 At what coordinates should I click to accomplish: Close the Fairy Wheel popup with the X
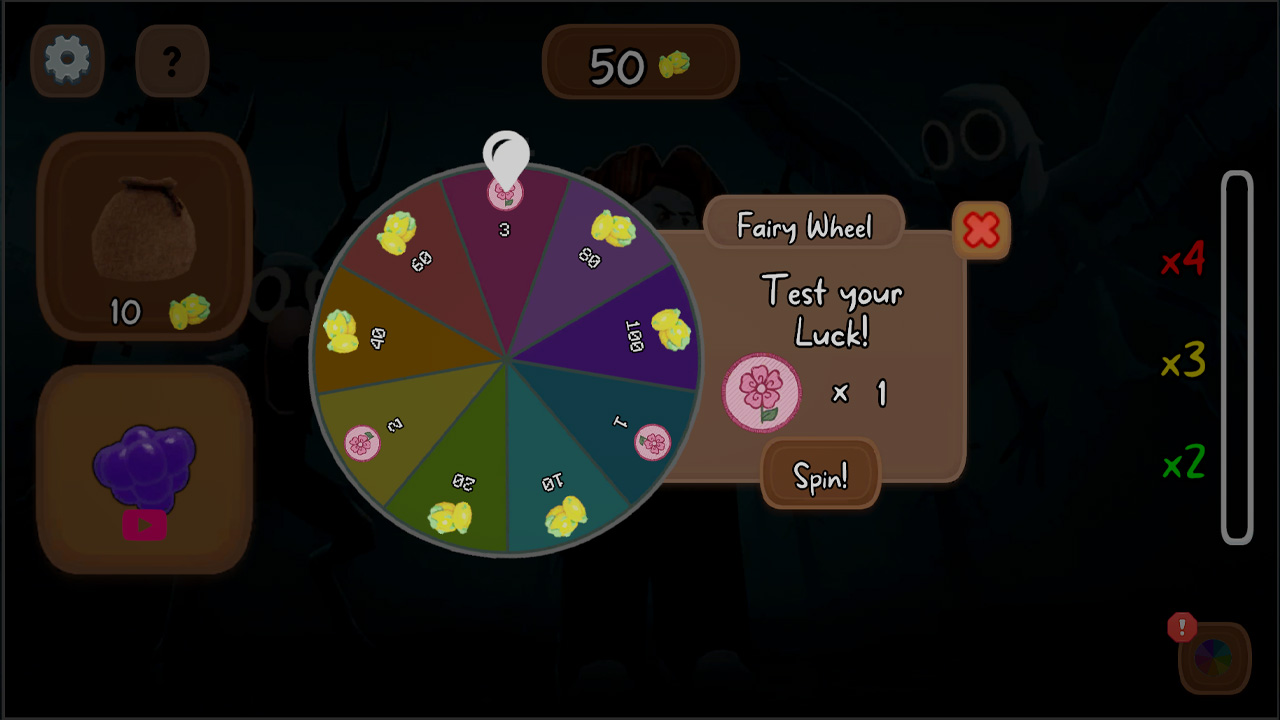[x=981, y=231]
